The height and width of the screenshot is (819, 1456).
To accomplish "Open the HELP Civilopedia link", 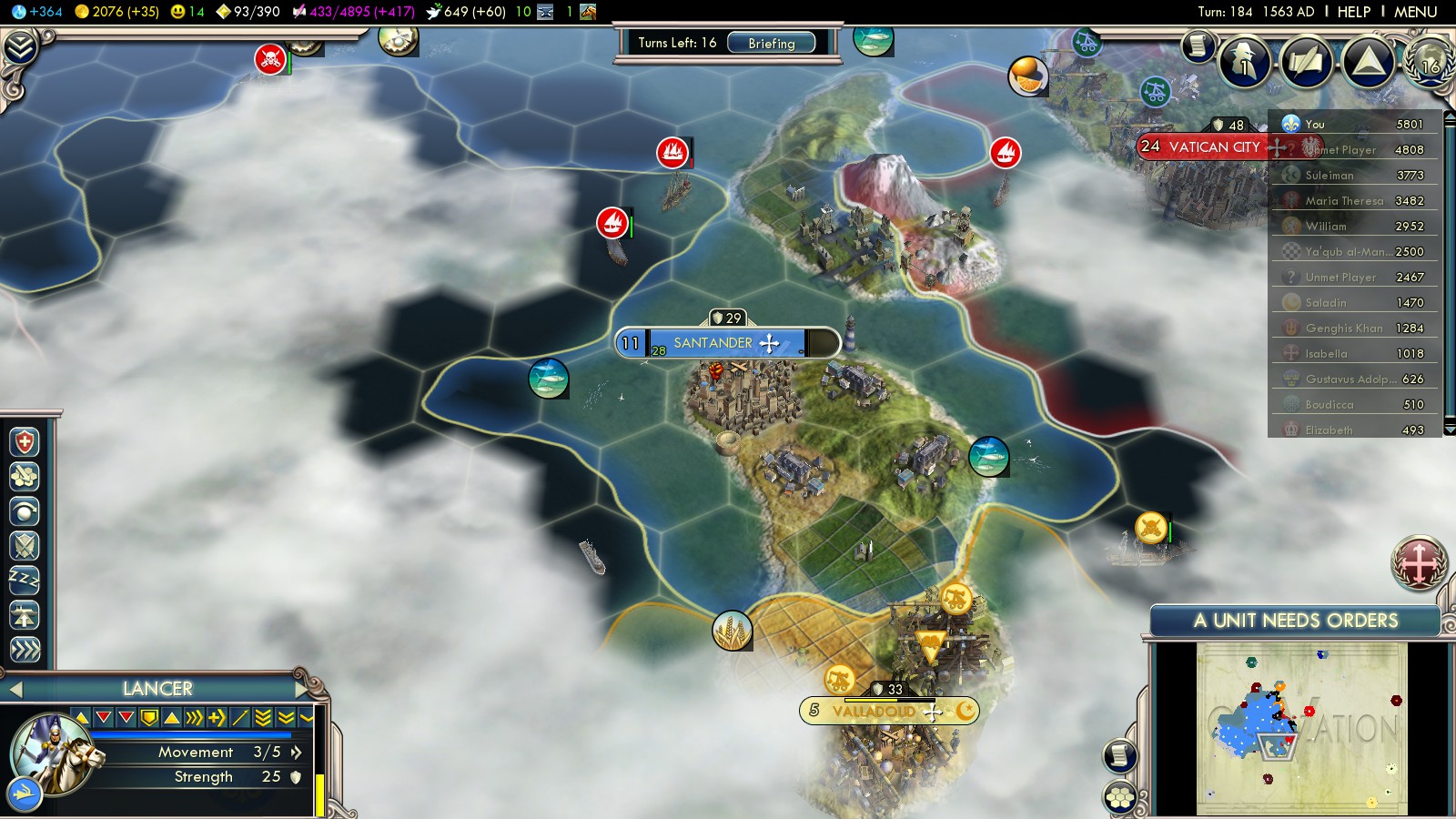I will click(x=1353, y=12).
